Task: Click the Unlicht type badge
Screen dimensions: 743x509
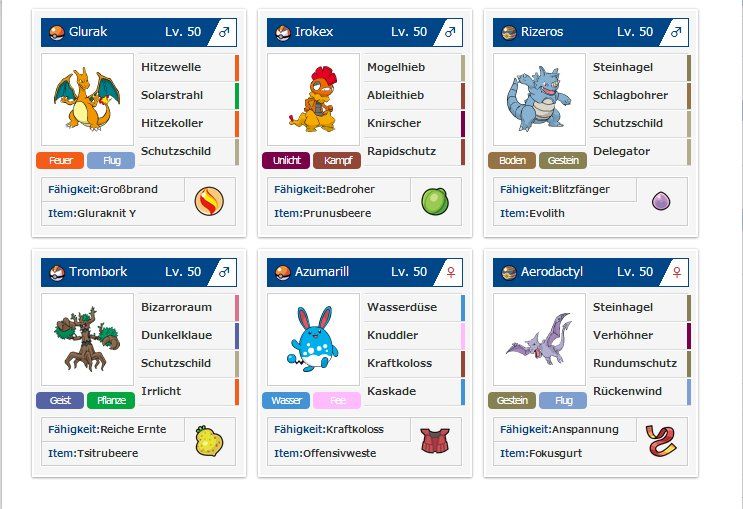Action: click(x=286, y=160)
